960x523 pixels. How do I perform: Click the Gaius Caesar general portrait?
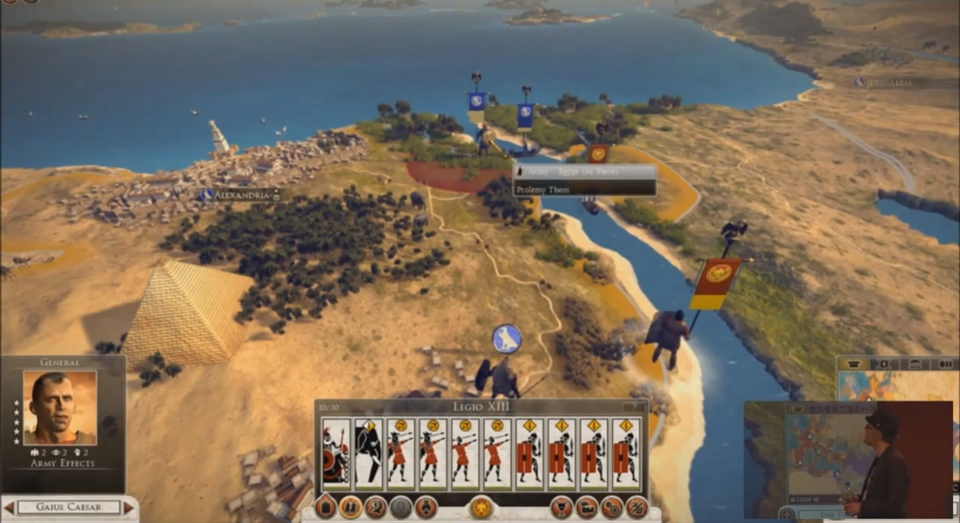60,407
